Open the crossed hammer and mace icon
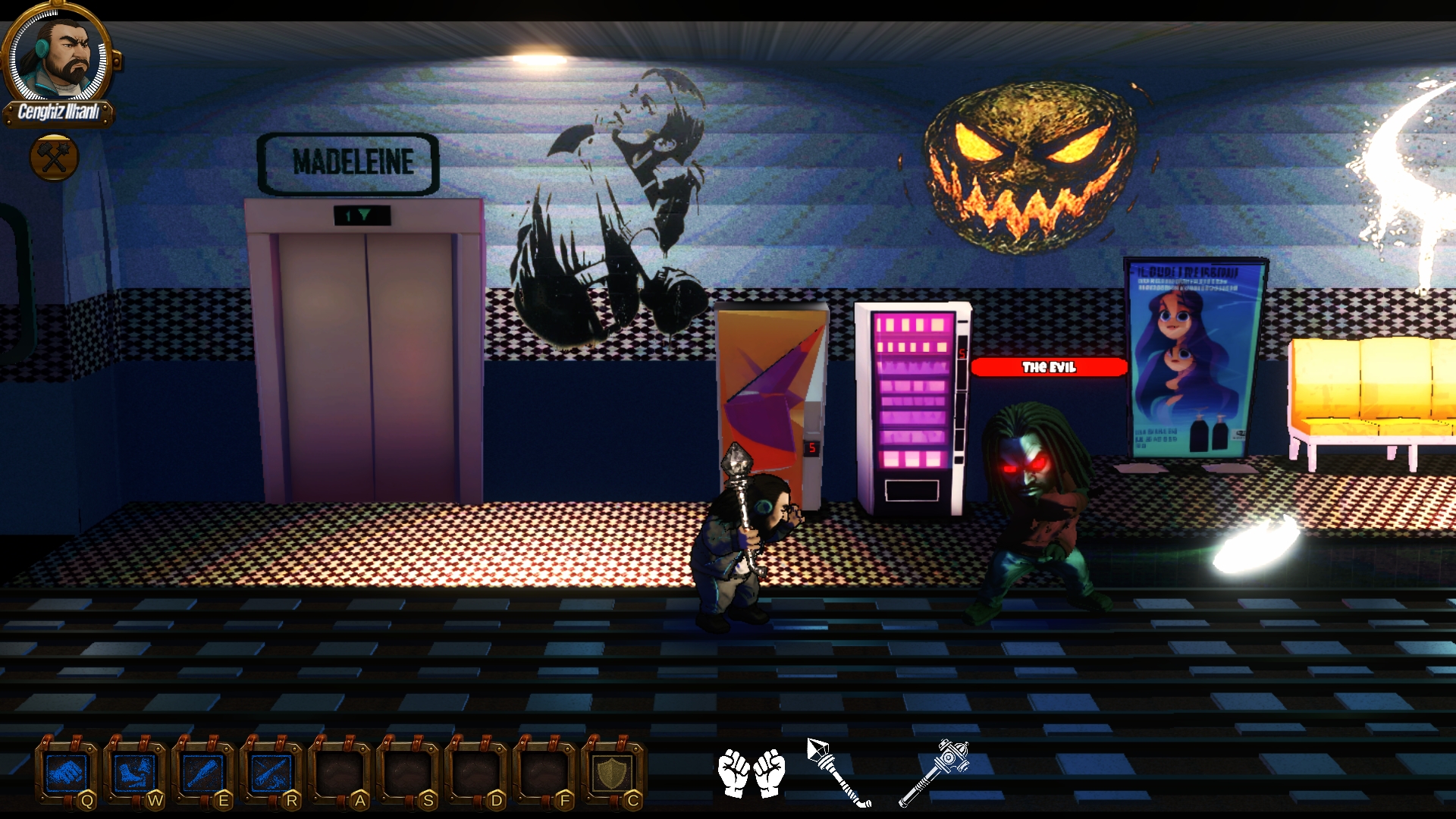Screen dimensions: 1456x819 pos(54,158)
